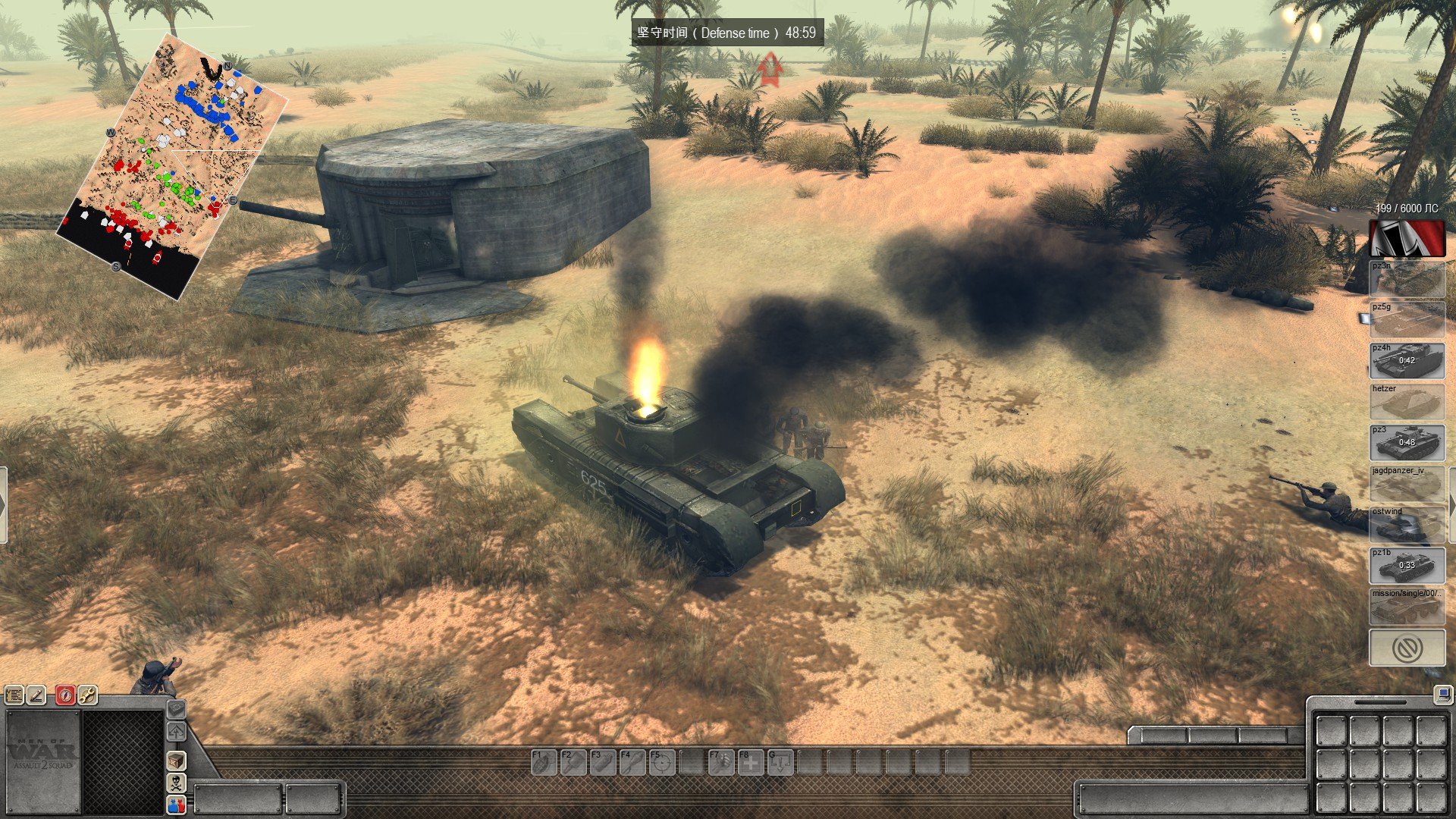Toggle the red compass icon

click(65, 695)
